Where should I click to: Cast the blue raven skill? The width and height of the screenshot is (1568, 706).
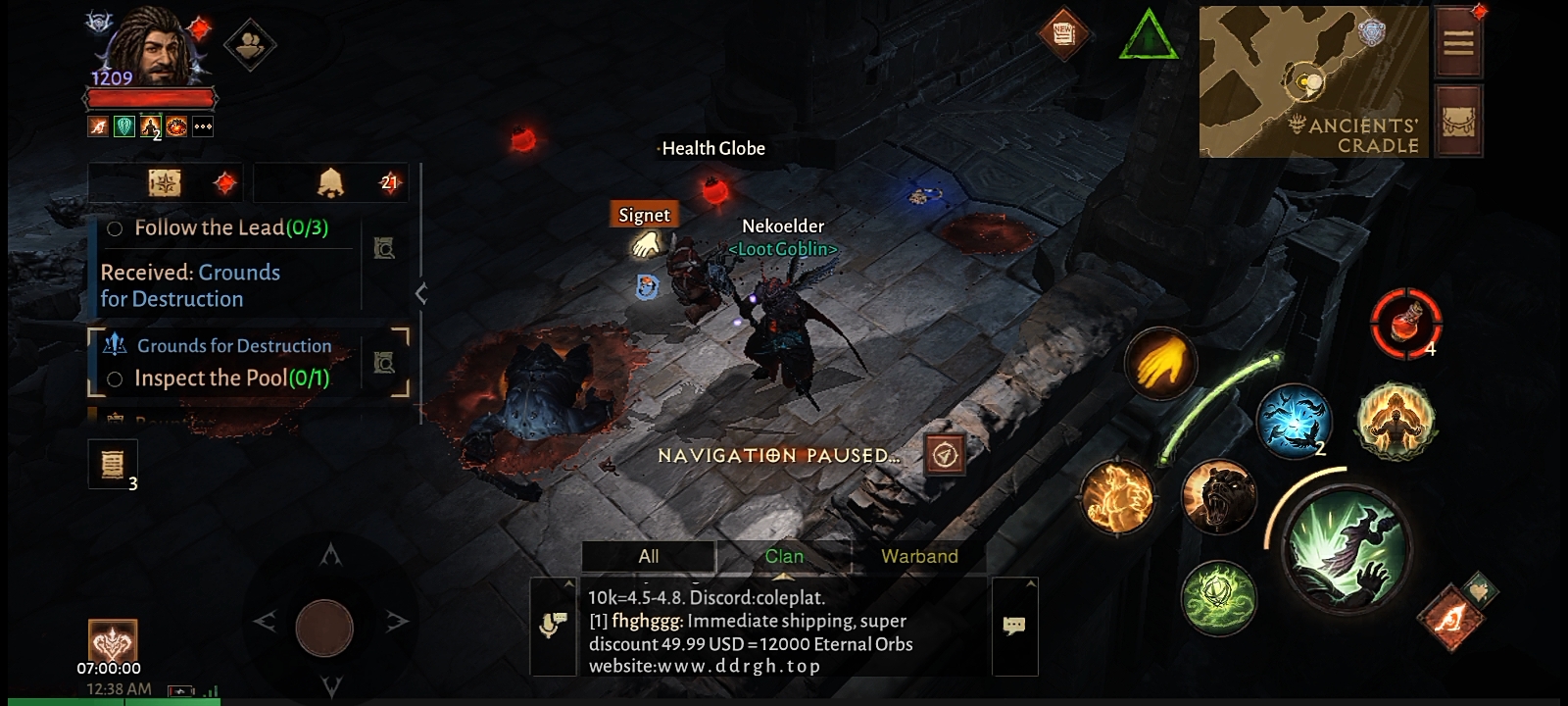click(1293, 422)
